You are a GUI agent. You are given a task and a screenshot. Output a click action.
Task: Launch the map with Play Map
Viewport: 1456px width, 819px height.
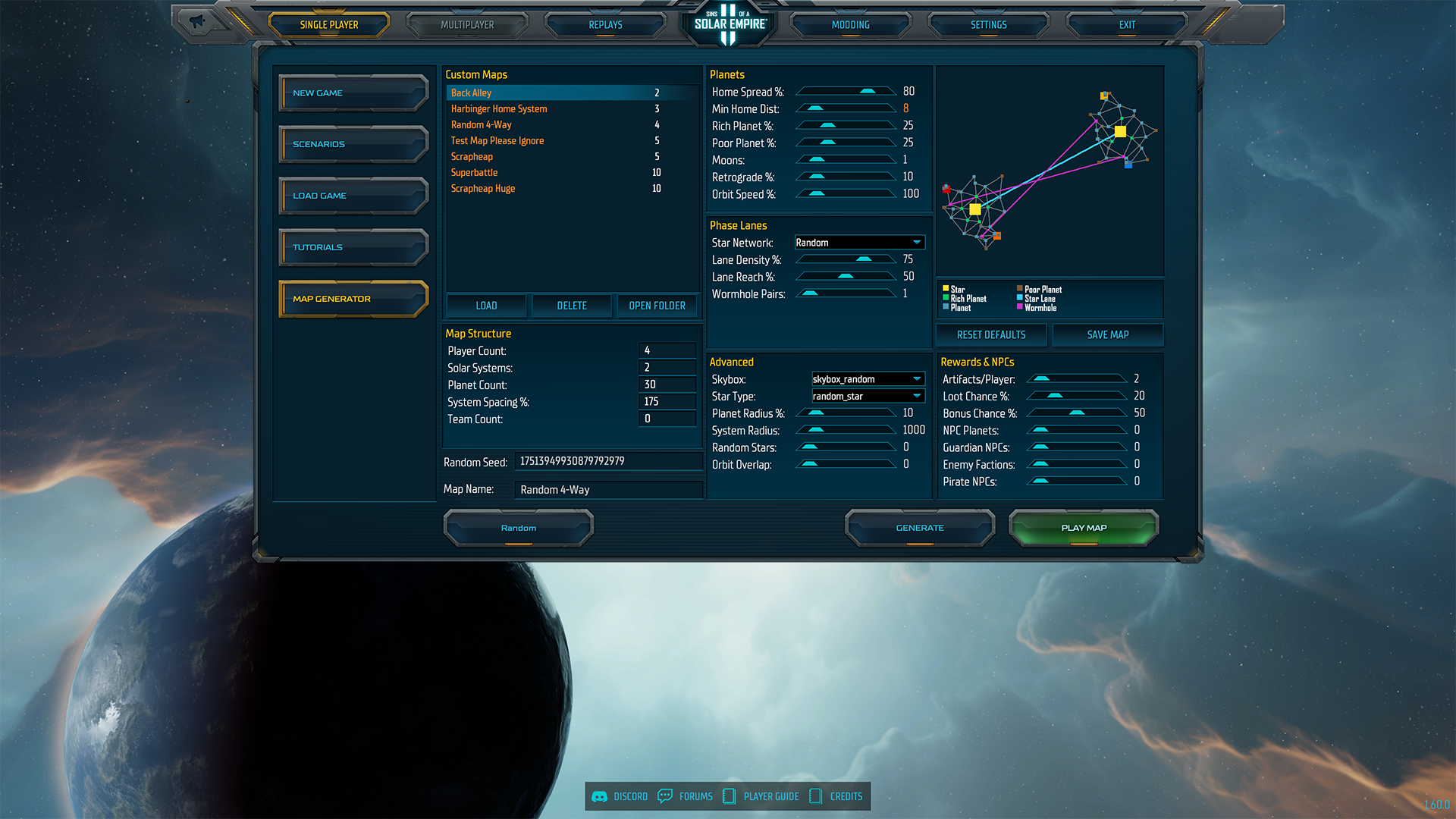click(x=1084, y=528)
